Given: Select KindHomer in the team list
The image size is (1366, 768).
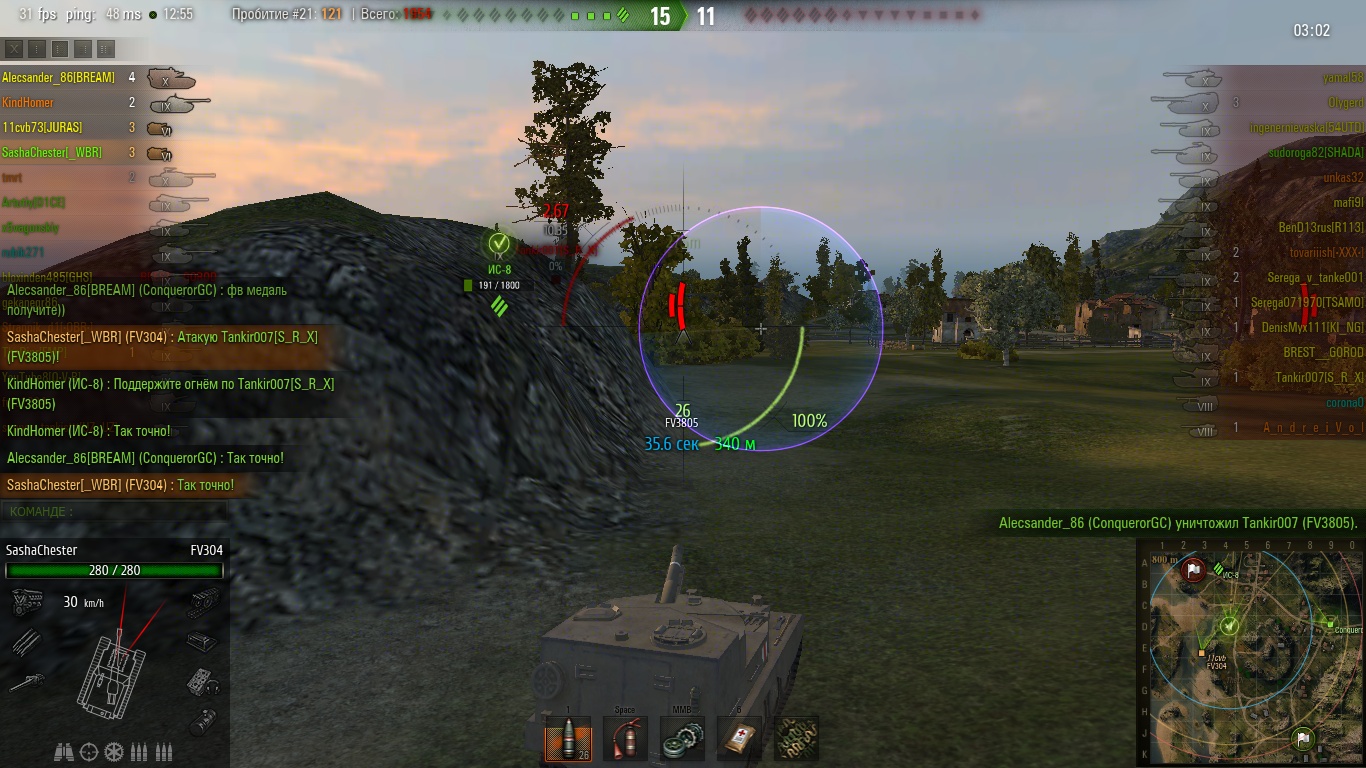Looking at the screenshot, I should point(28,103).
